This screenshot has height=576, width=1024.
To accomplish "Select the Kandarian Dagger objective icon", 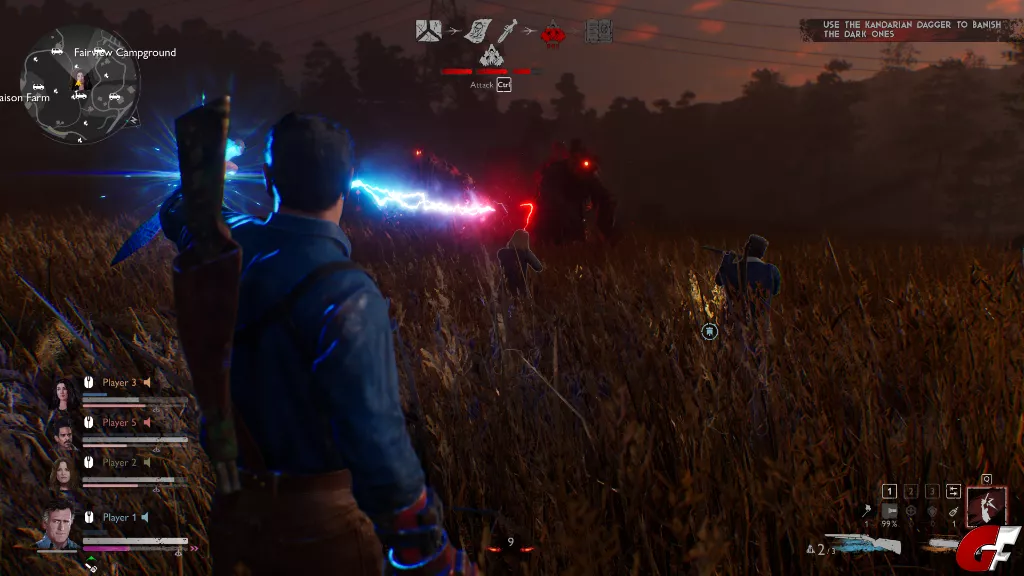I will click(x=507, y=31).
